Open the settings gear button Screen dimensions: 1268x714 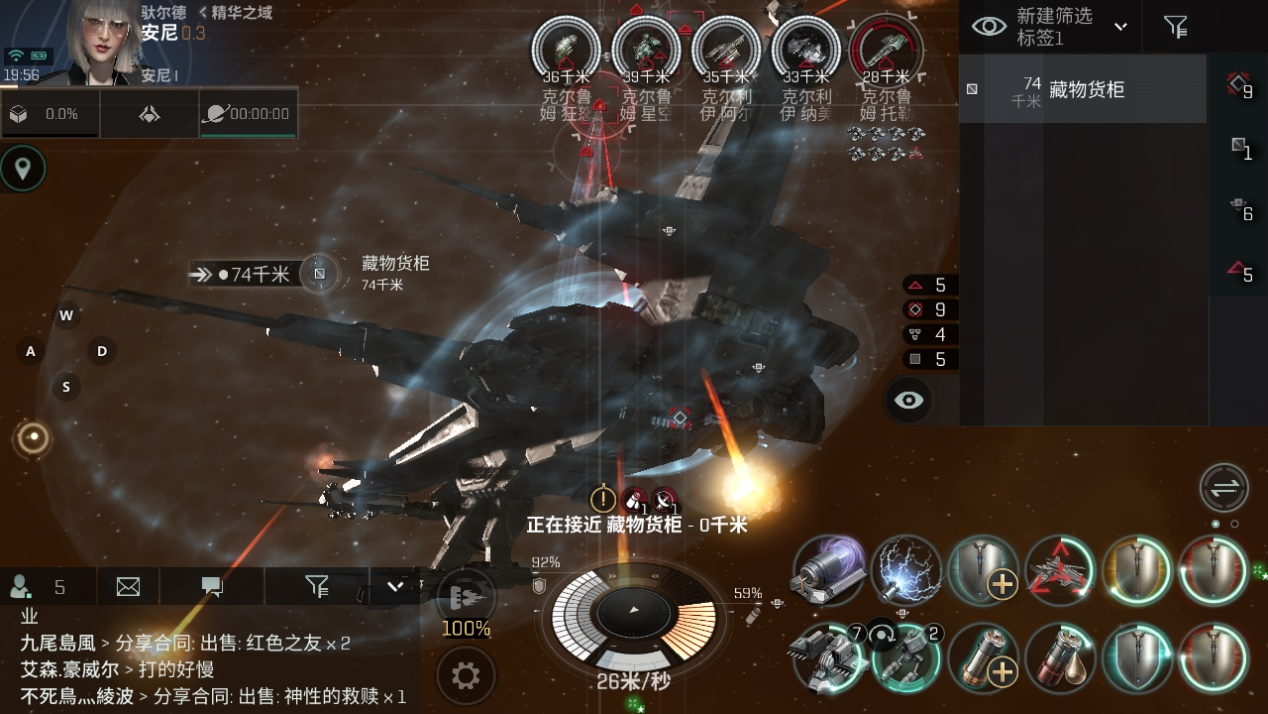465,676
